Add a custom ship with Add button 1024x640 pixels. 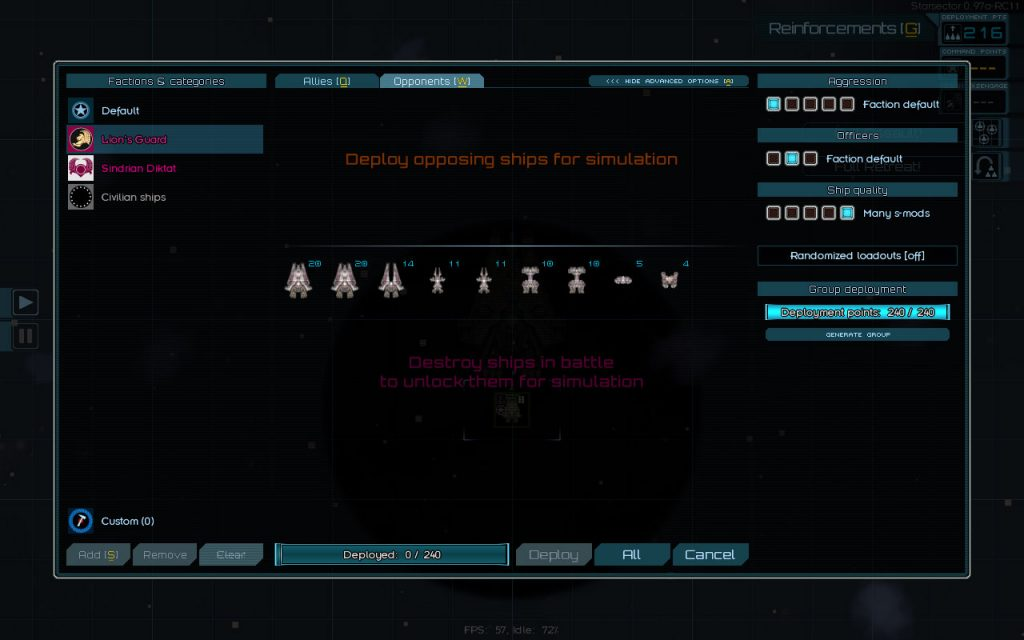coord(97,555)
